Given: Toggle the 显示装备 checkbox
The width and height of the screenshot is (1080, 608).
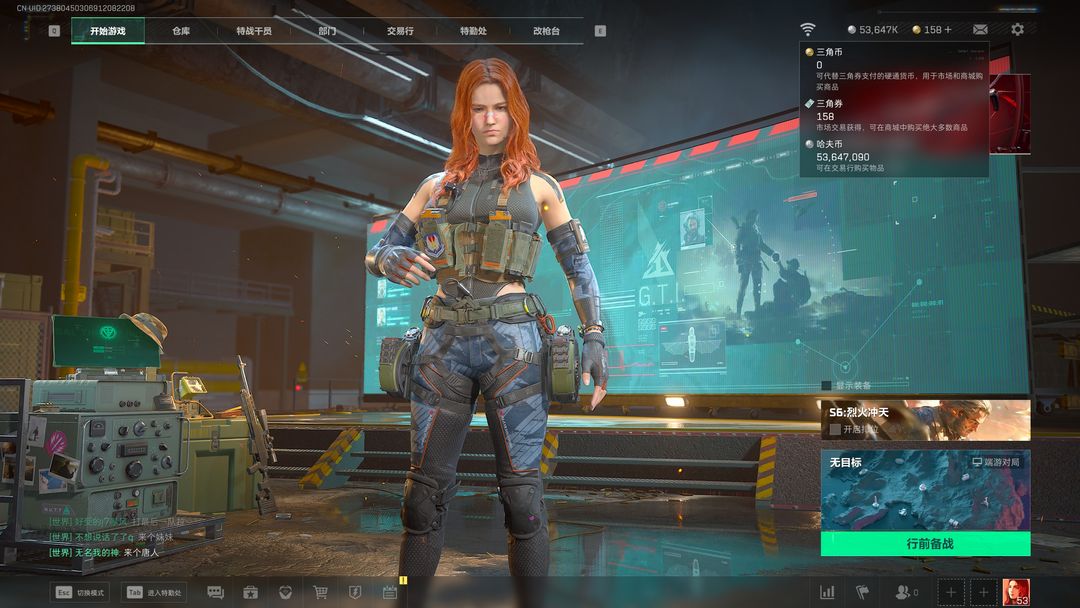Looking at the screenshot, I should click(x=826, y=385).
